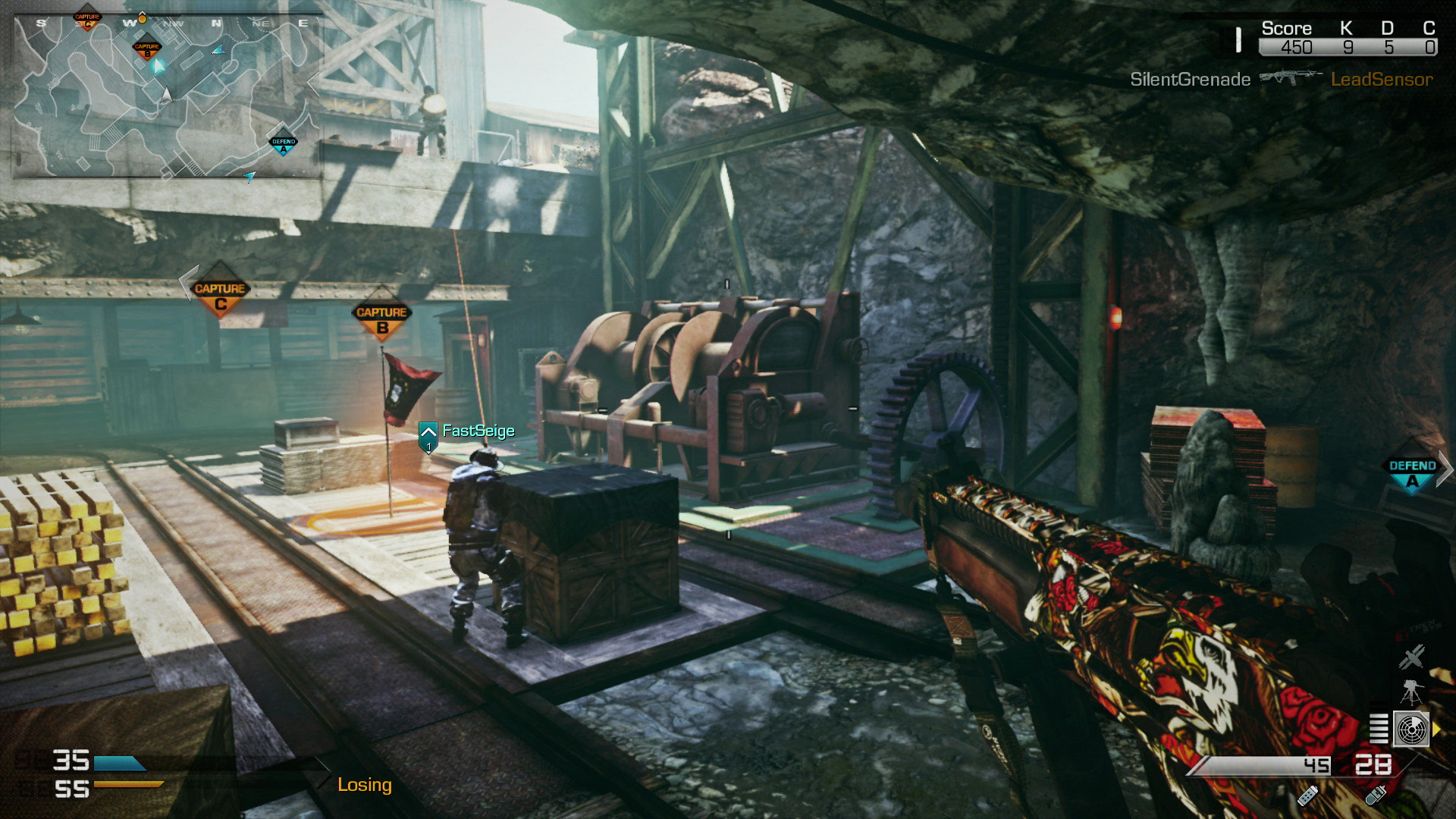This screenshot has height=819, width=1456.
Task: Toggle the Defend A marker on the minimap
Action: (284, 142)
